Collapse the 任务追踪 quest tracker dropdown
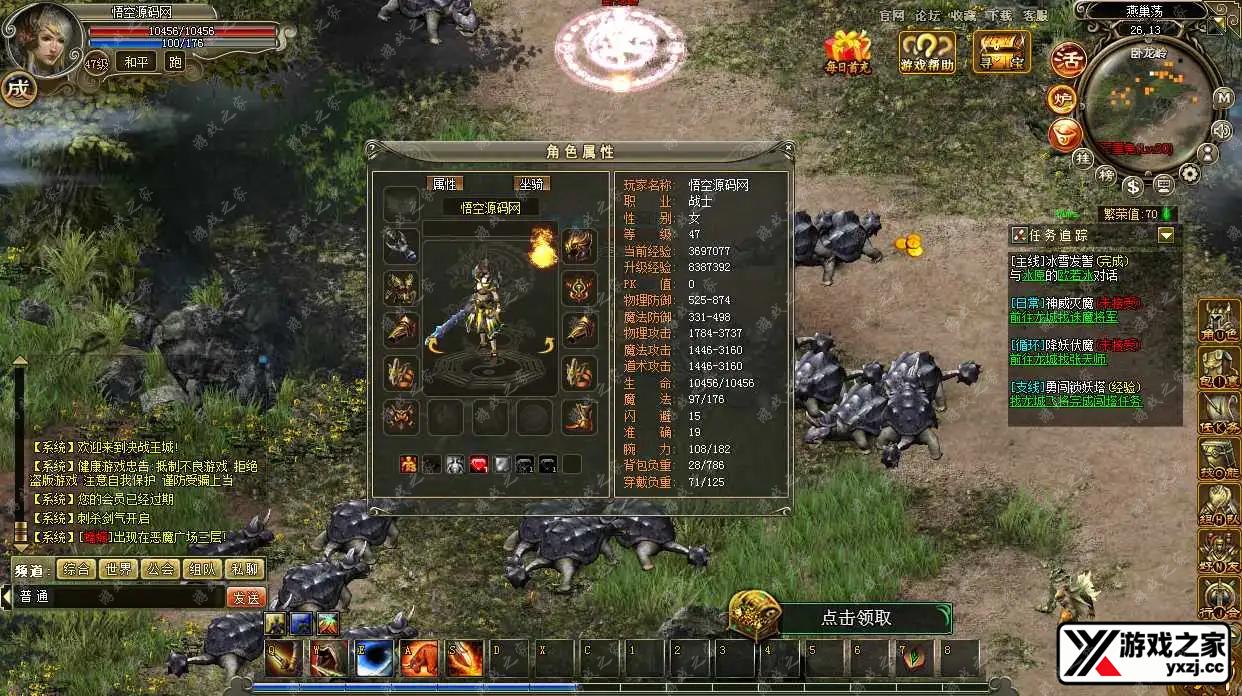 1166,236
